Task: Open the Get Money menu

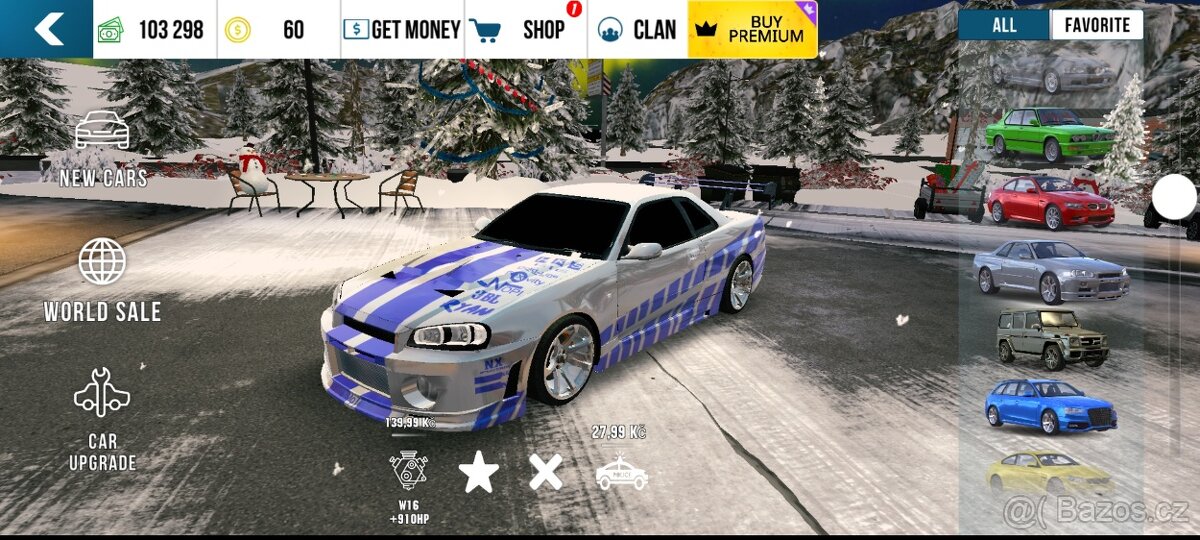Action: [x=402, y=30]
